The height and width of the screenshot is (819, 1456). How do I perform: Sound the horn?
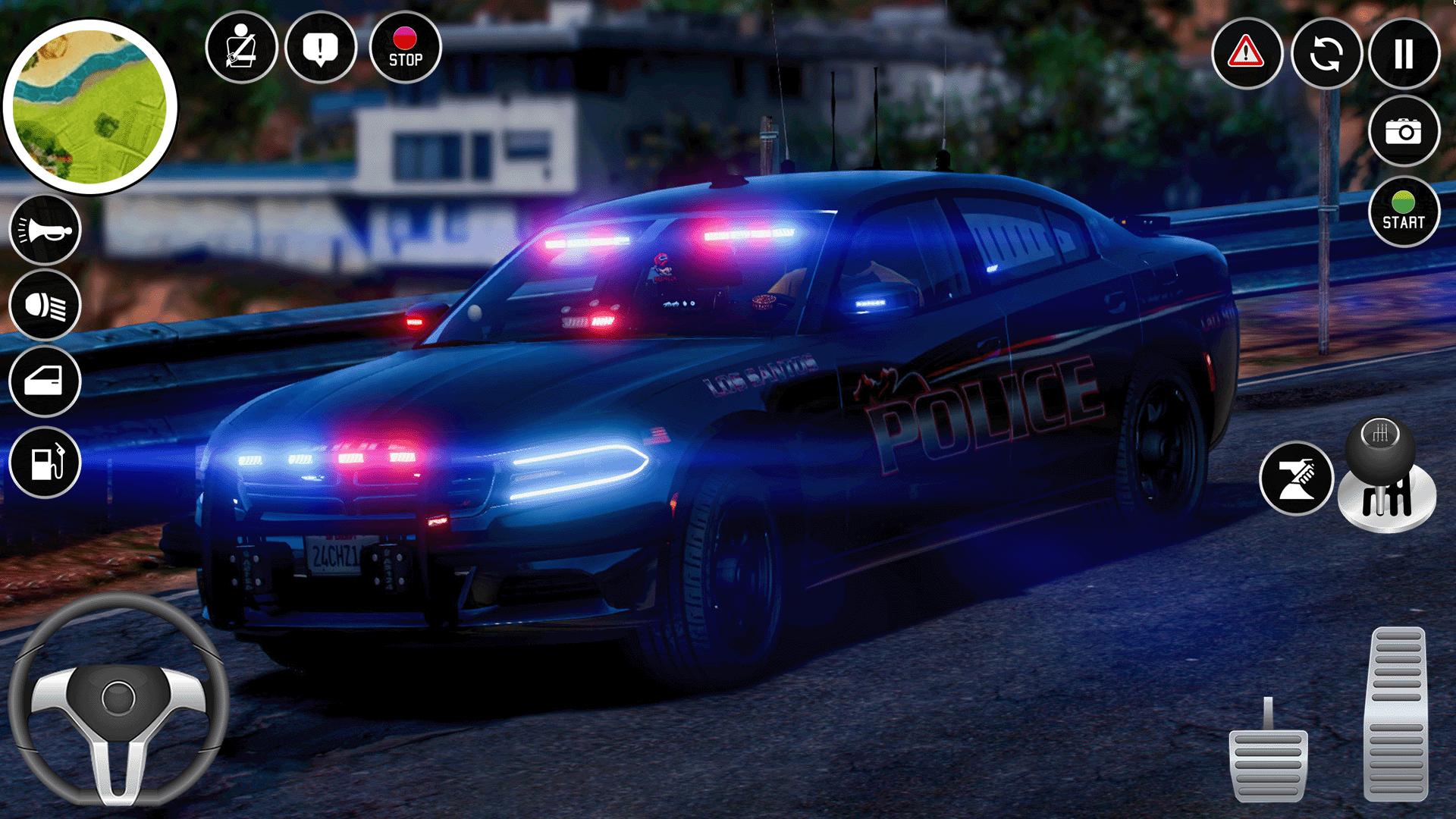tap(45, 230)
